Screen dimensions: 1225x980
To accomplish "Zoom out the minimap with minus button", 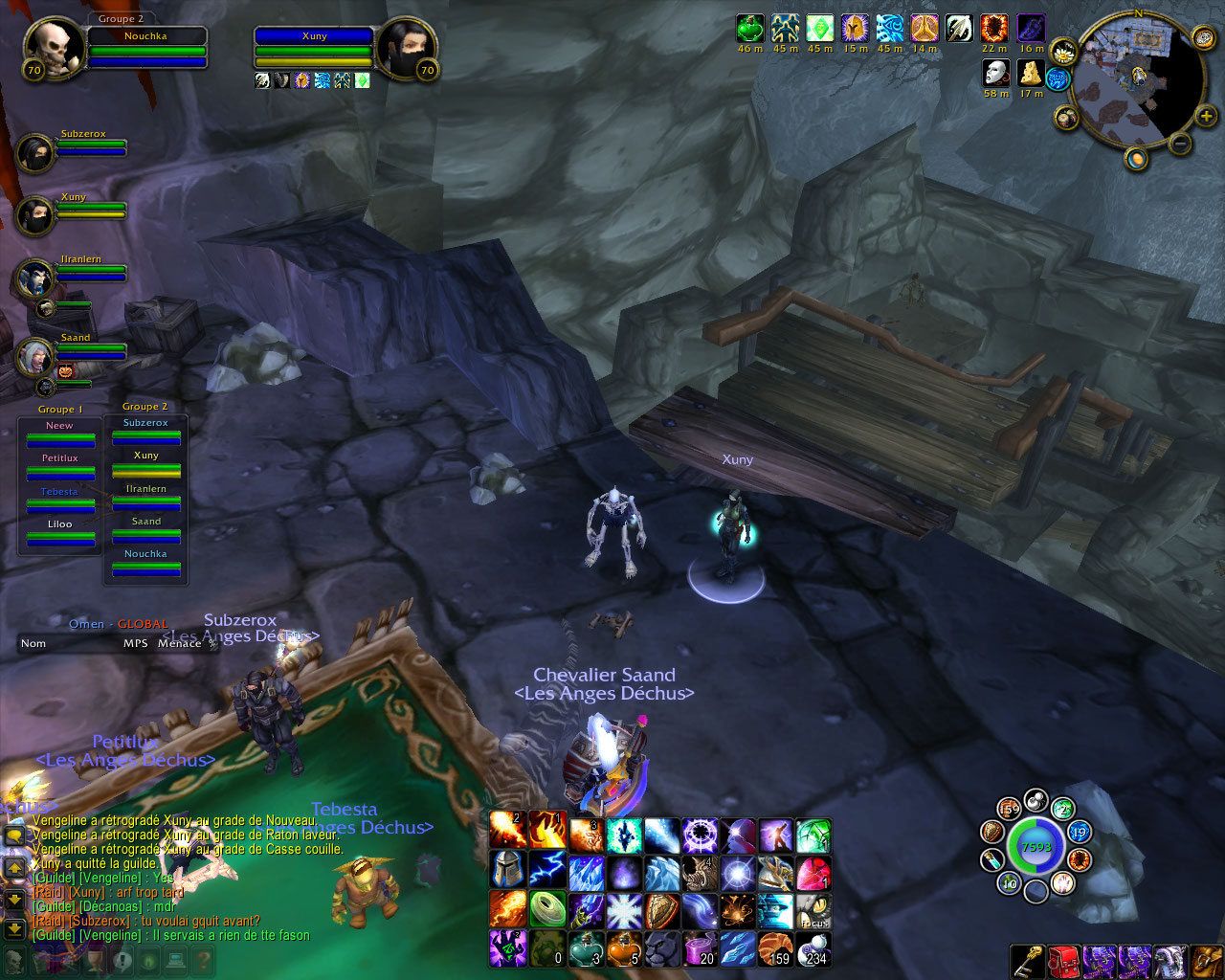I will tap(1180, 144).
